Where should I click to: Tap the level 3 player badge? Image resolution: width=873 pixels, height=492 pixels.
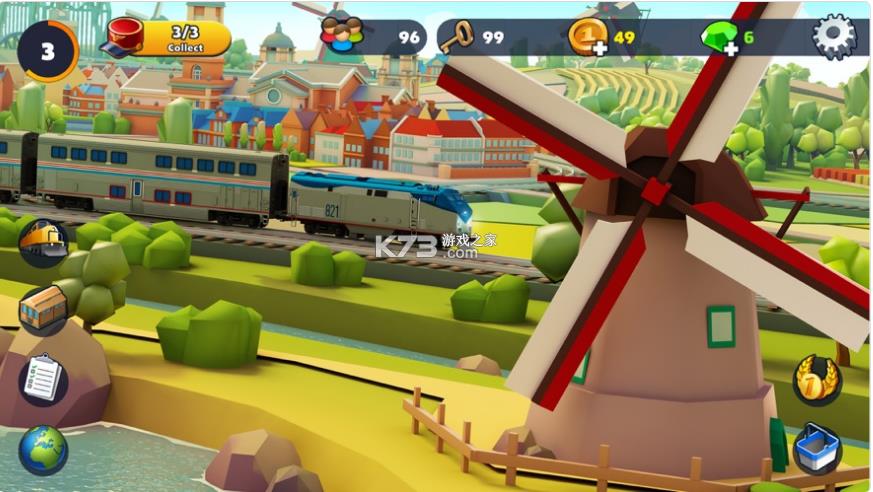47,50
